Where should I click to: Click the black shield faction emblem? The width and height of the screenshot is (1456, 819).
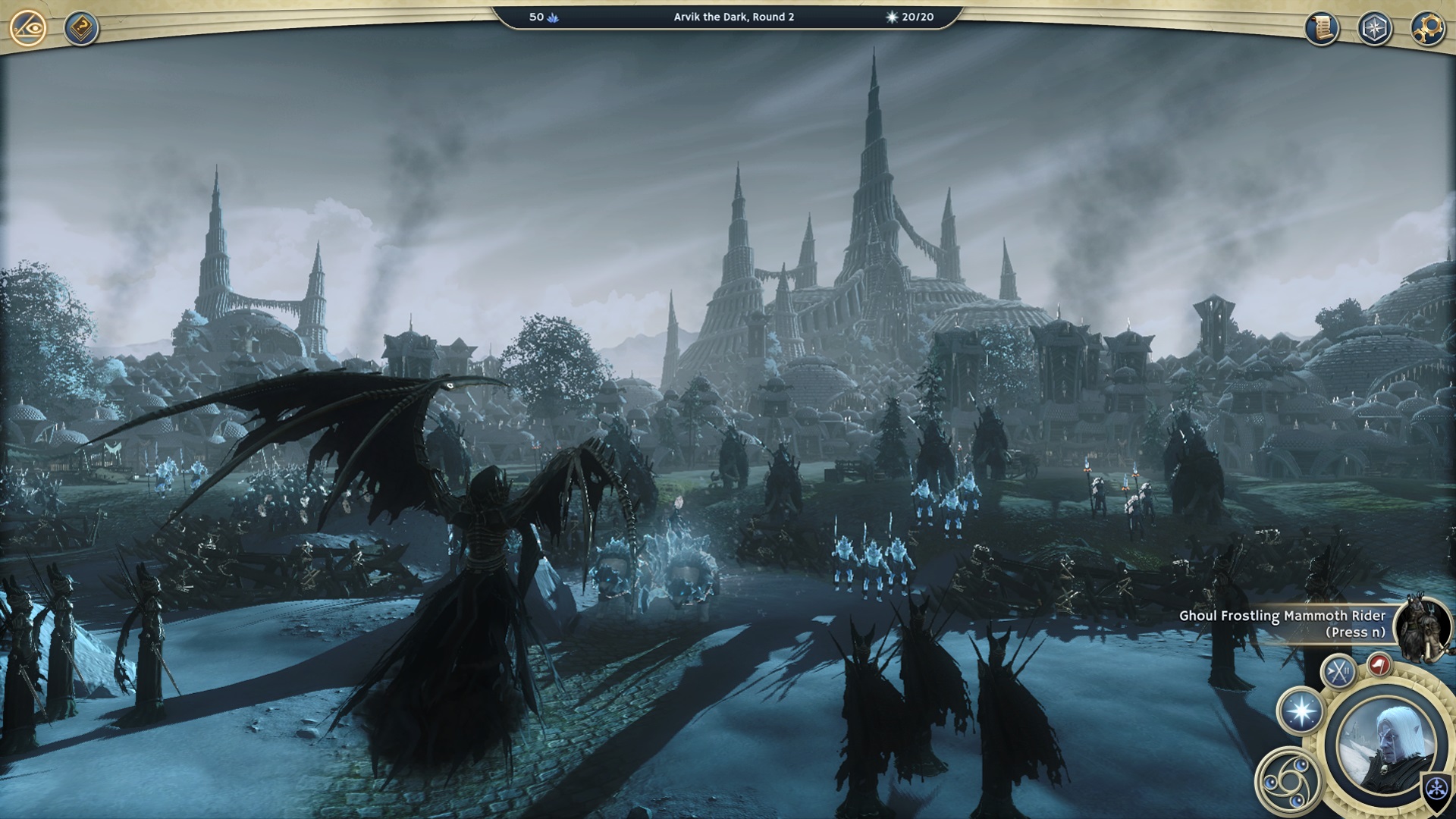tap(1436, 789)
